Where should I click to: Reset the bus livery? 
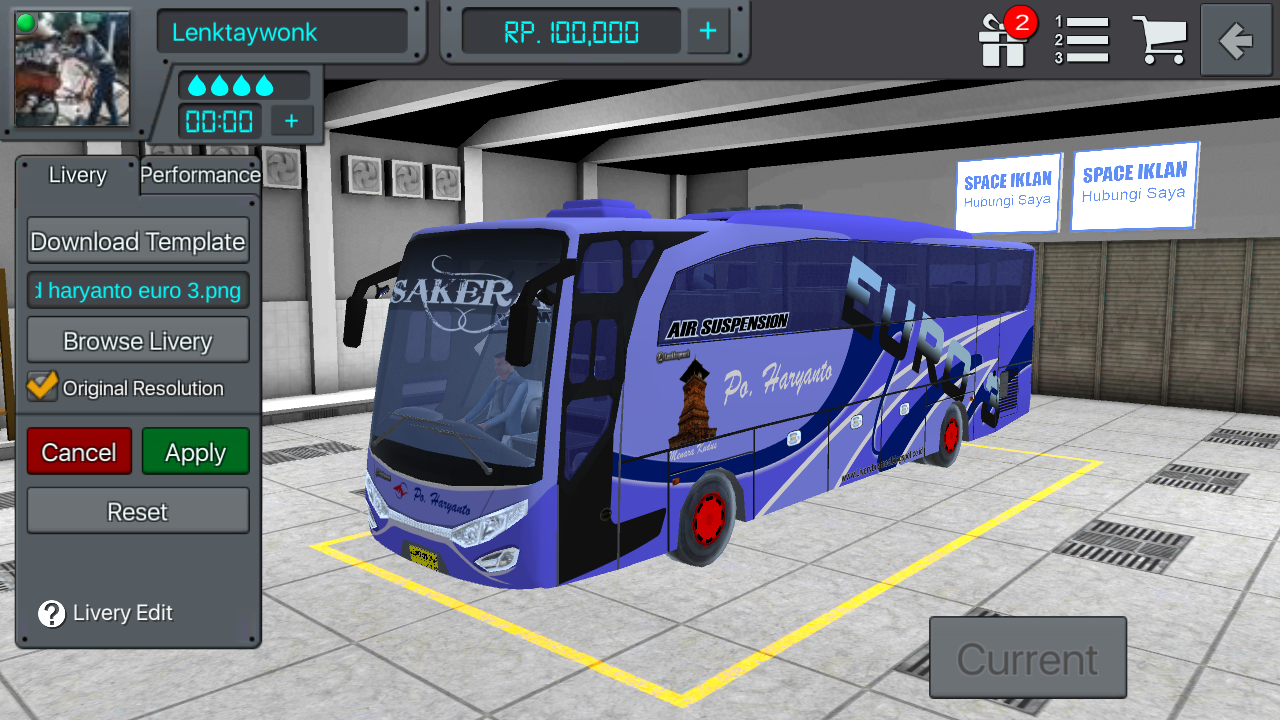tap(137, 511)
